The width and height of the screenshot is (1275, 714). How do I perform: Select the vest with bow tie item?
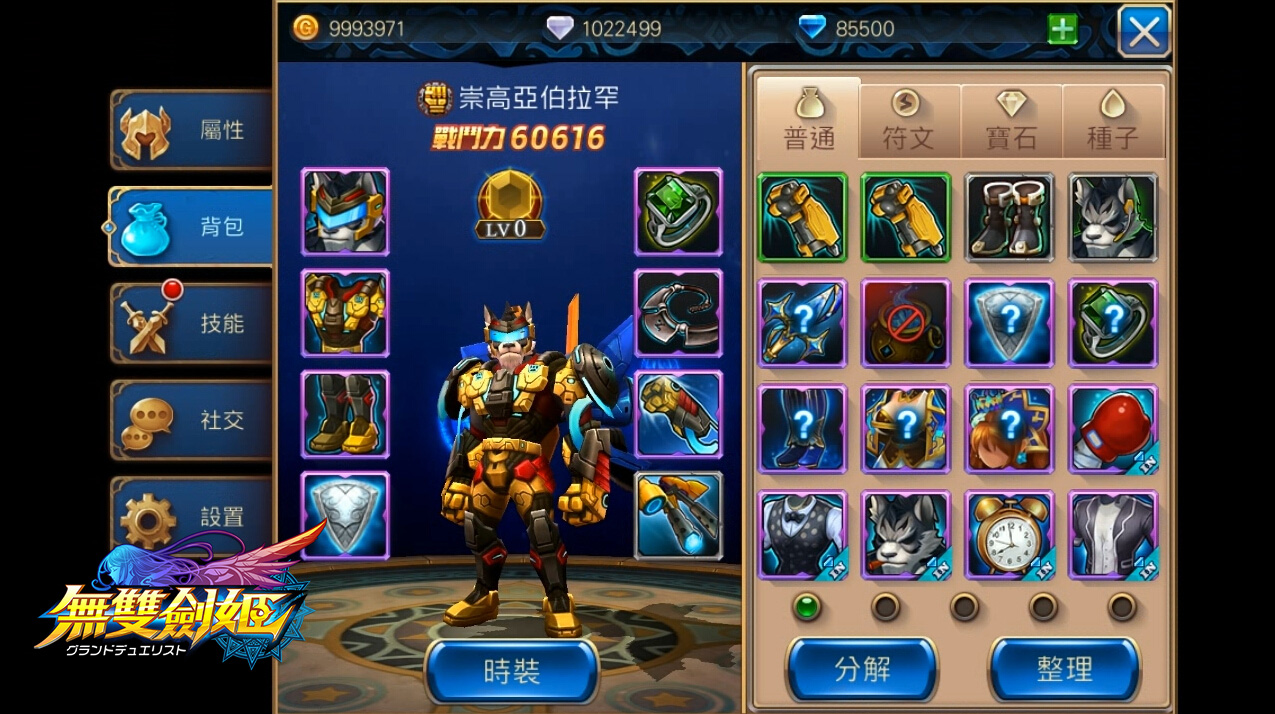tap(802, 534)
